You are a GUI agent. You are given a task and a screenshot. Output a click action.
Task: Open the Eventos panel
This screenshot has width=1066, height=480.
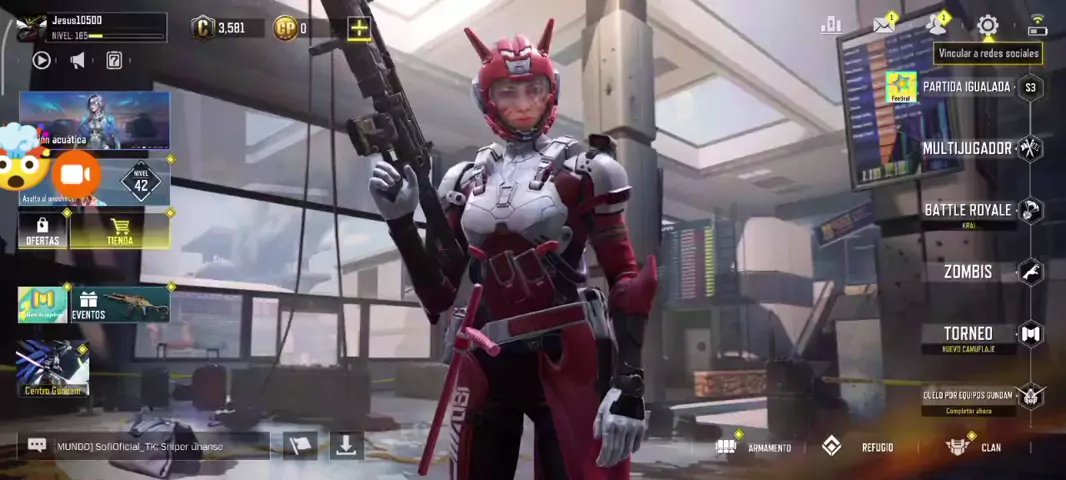tap(120, 305)
